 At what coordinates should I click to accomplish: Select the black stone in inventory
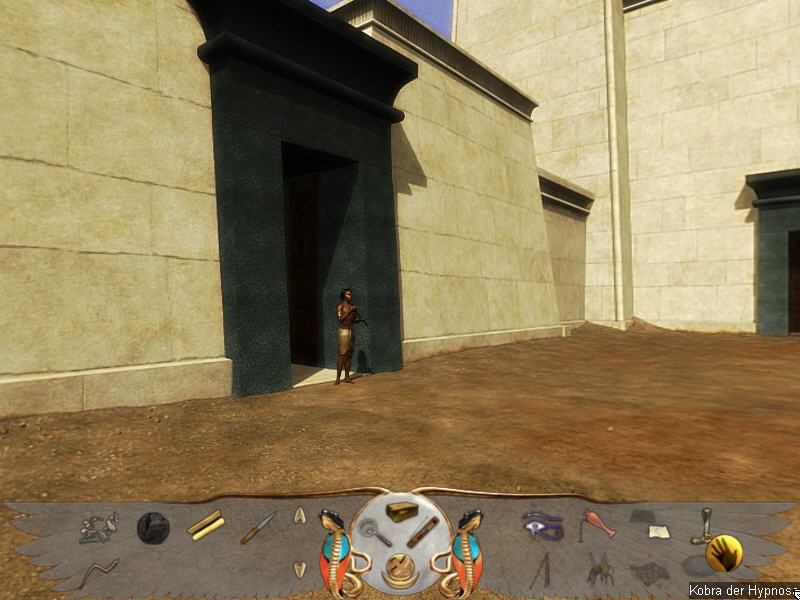point(153,526)
